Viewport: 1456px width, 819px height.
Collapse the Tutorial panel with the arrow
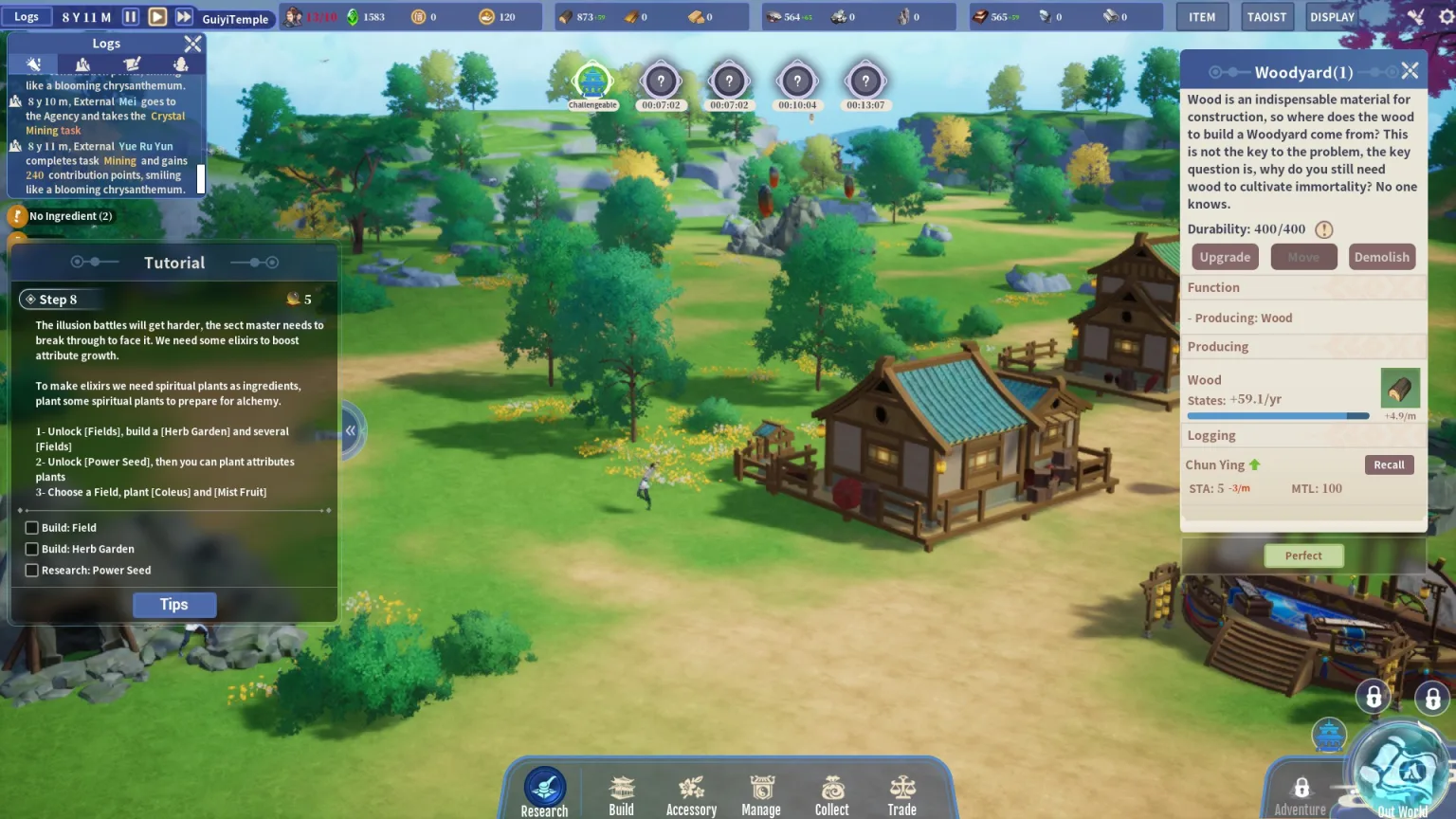(351, 430)
